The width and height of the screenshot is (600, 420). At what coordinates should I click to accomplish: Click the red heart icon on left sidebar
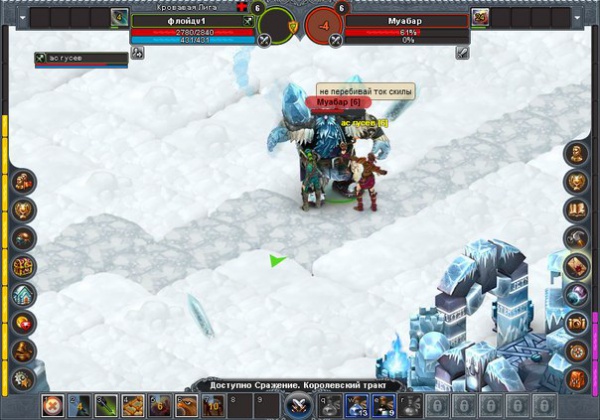23,322
